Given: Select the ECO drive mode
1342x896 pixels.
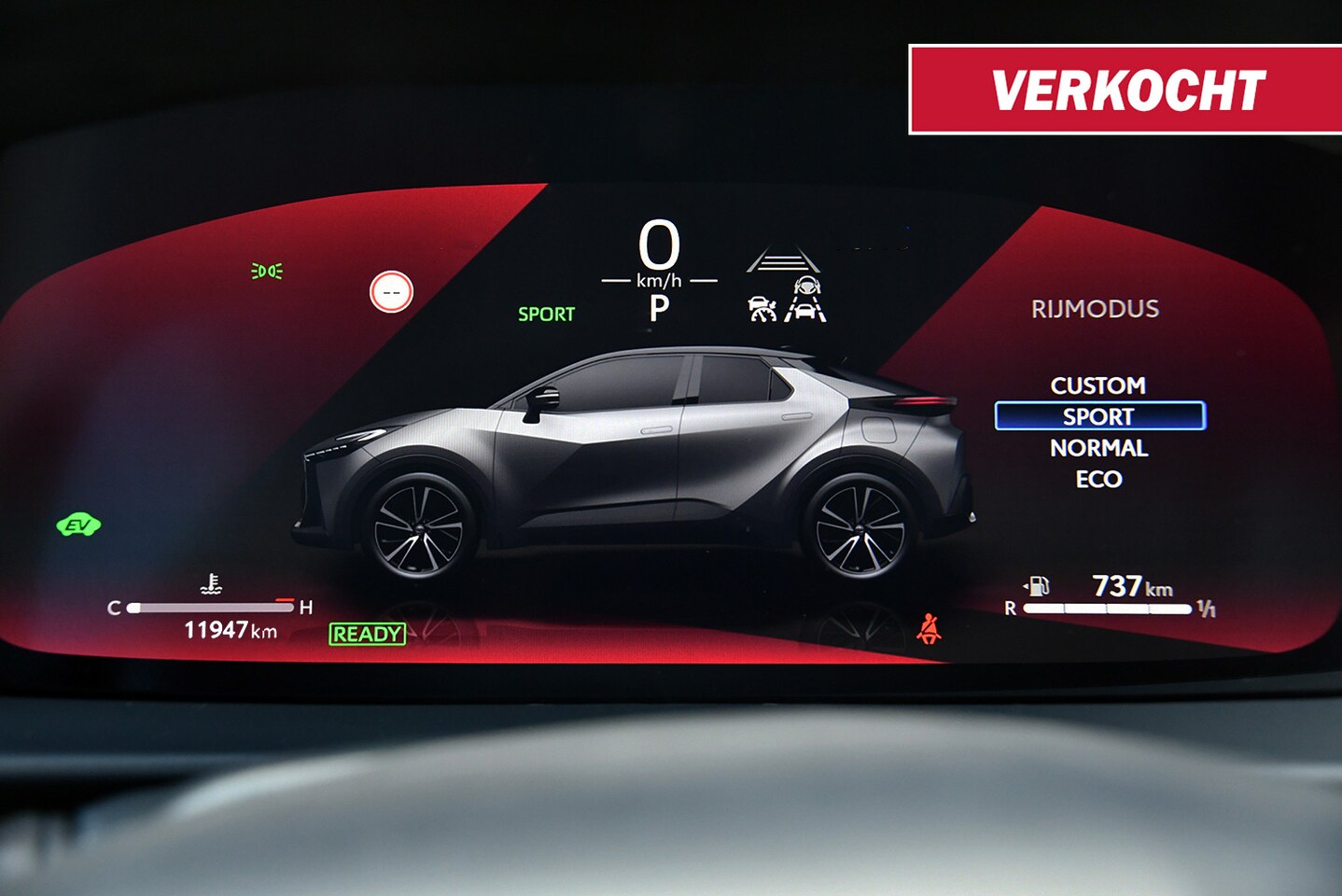Looking at the screenshot, I should click(x=1098, y=479).
